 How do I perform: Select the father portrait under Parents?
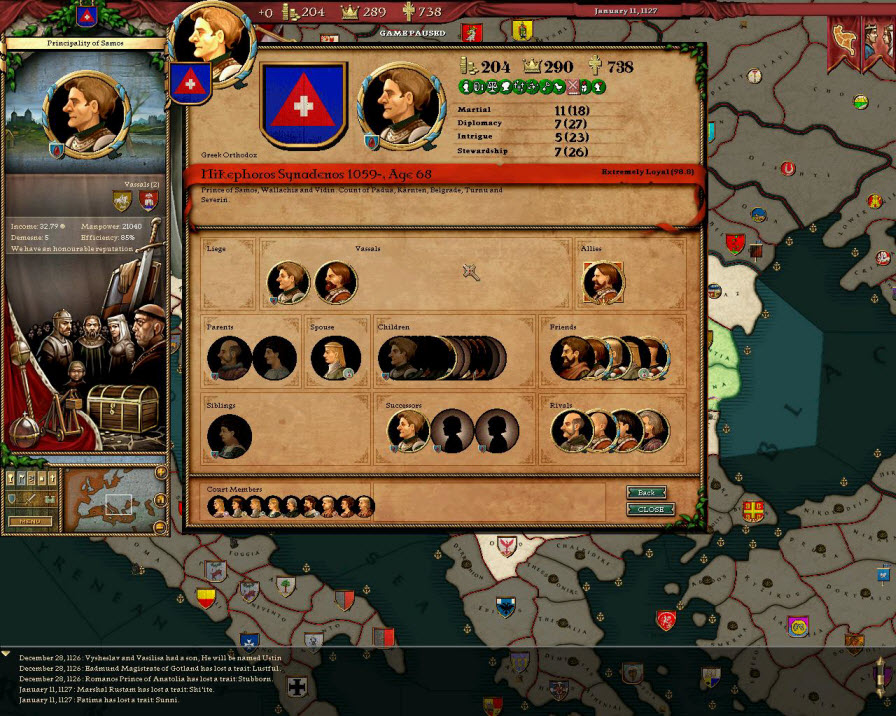click(229, 358)
